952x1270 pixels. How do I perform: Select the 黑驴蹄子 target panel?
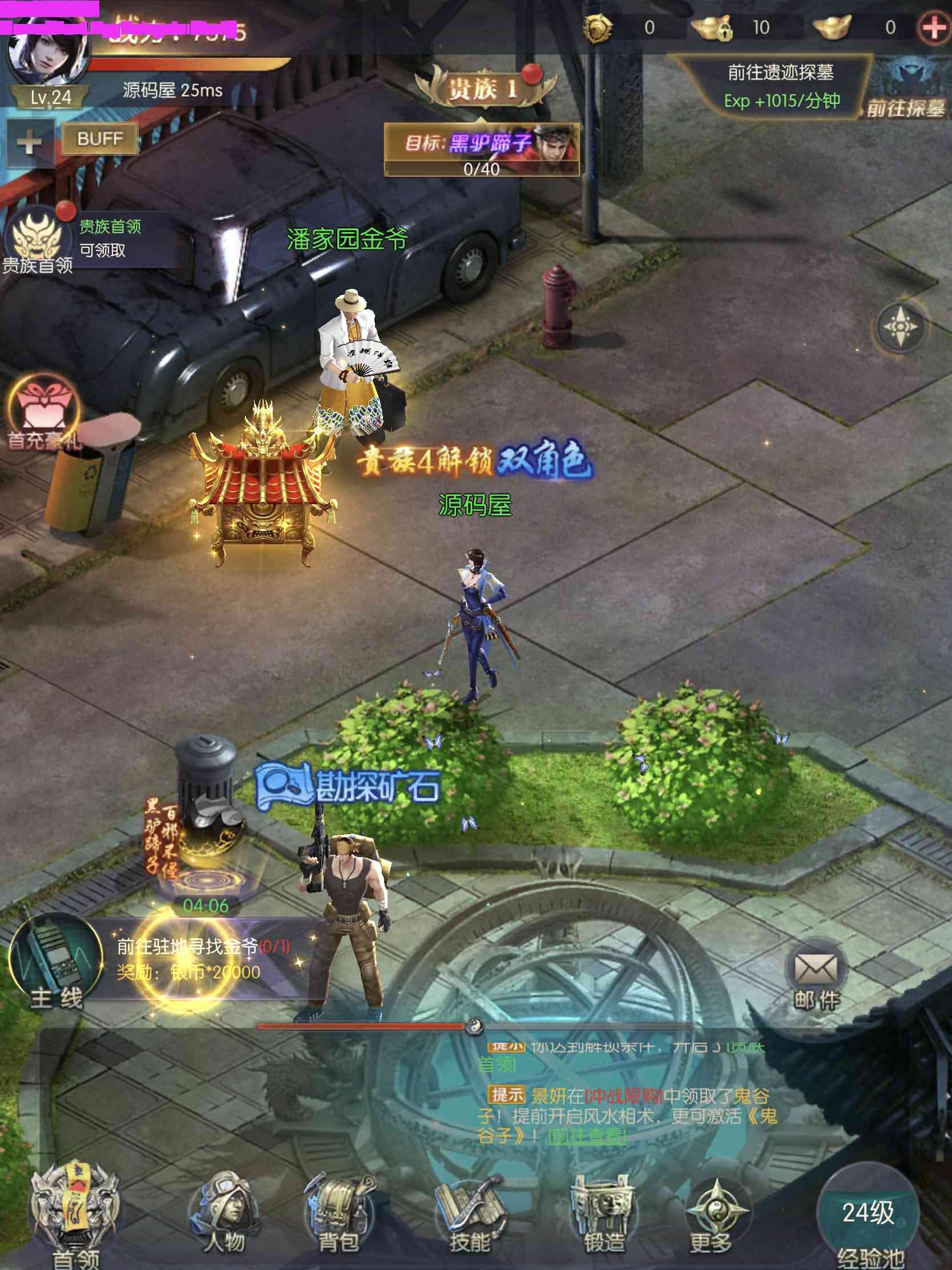pyautogui.click(x=482, y=148)
